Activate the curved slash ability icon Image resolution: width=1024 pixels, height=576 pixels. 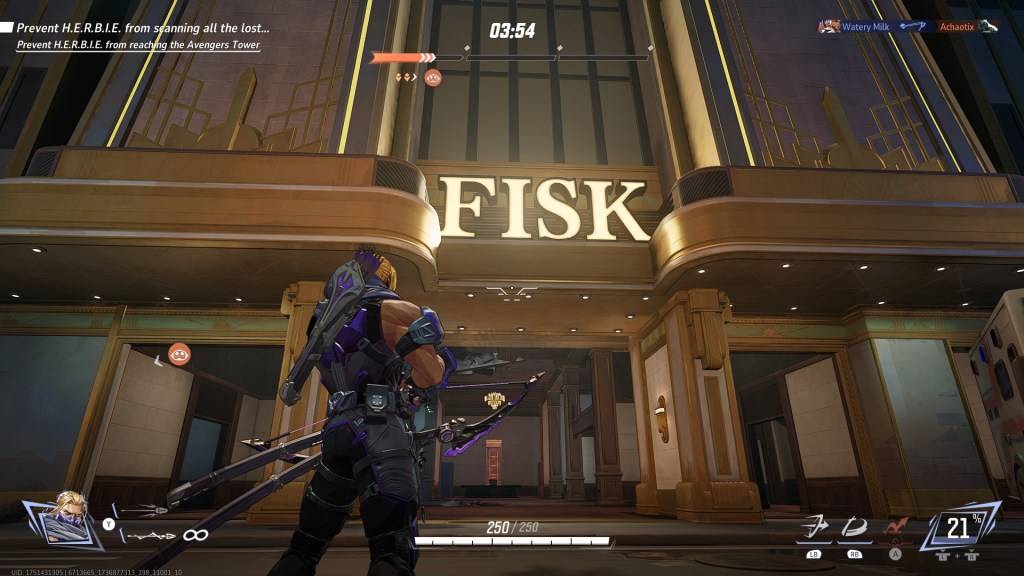(853, 526)
